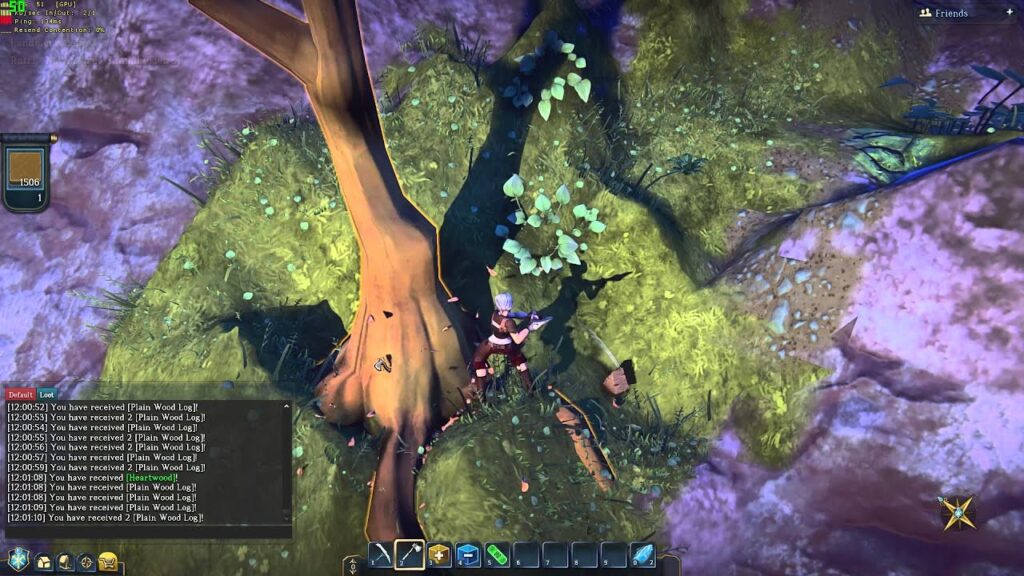Image resolution: width=1024 pixels, height=576 pixels.
Task: Open the block inventory tile showing 1506
Action: (x=25, y=172)
